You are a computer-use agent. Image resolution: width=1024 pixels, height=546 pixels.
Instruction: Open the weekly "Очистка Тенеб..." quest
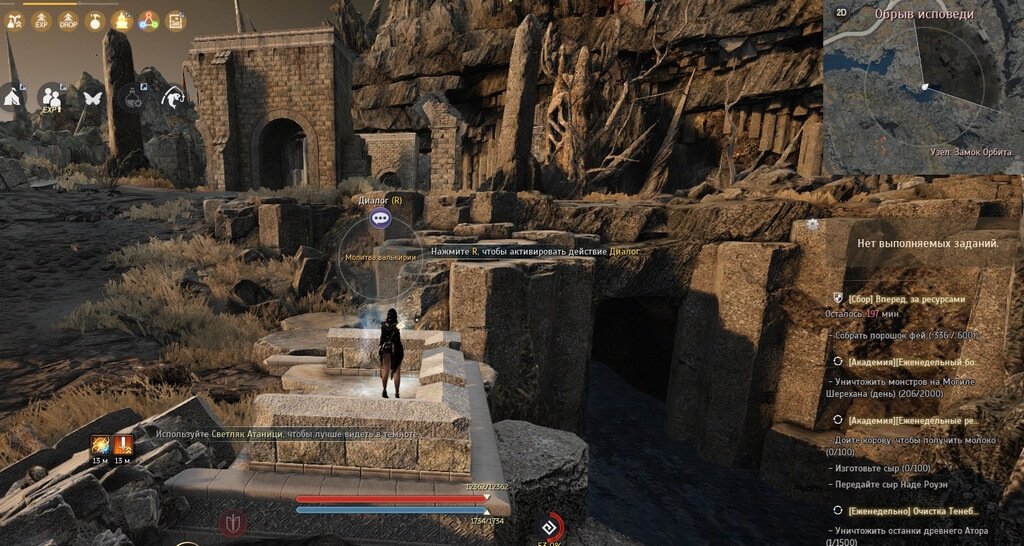tap(908, 510)
